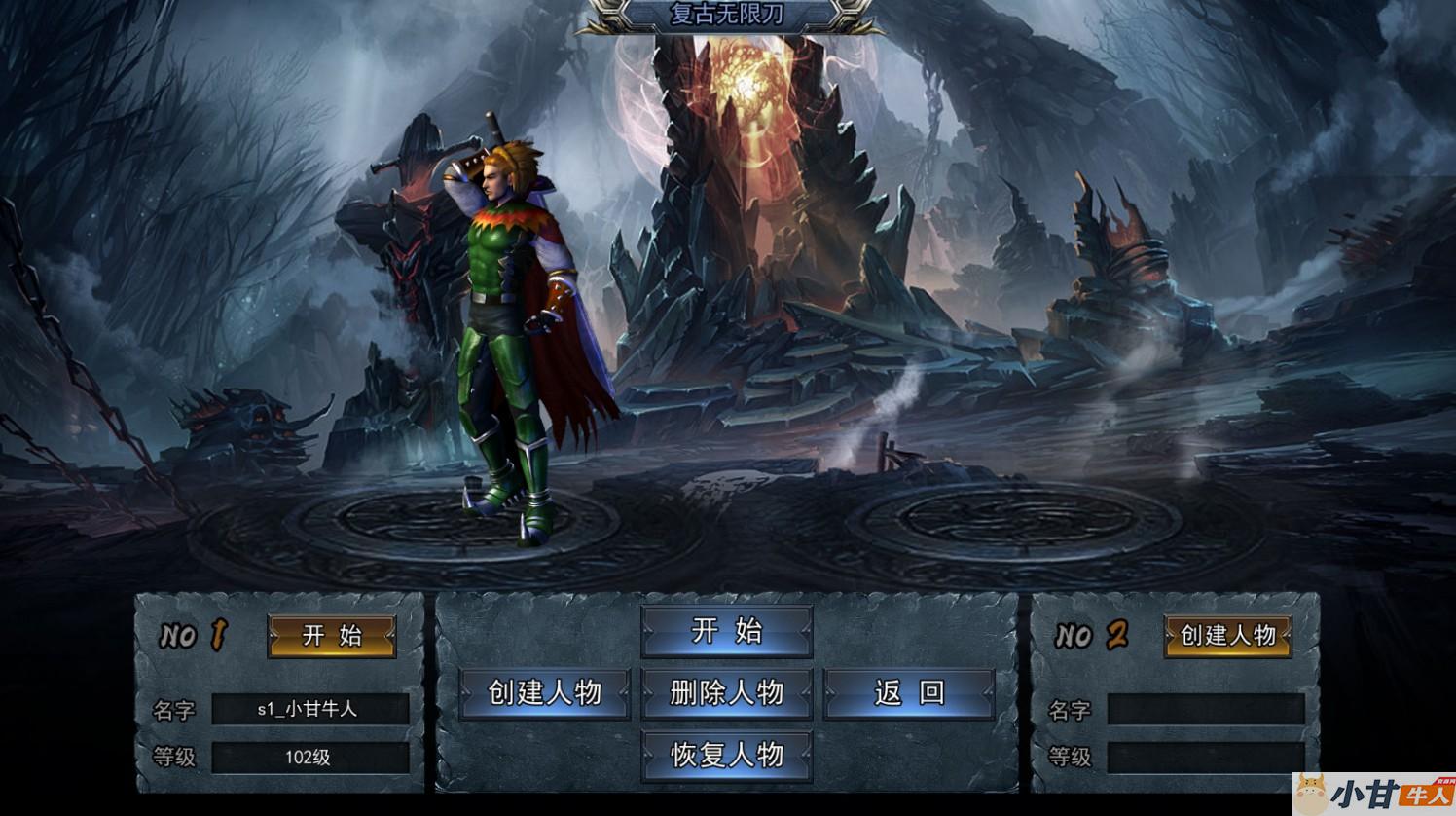
Task: Choose the blue 创建人物 button in center panel
Action: pyautogui.click(x=545, y=692)
